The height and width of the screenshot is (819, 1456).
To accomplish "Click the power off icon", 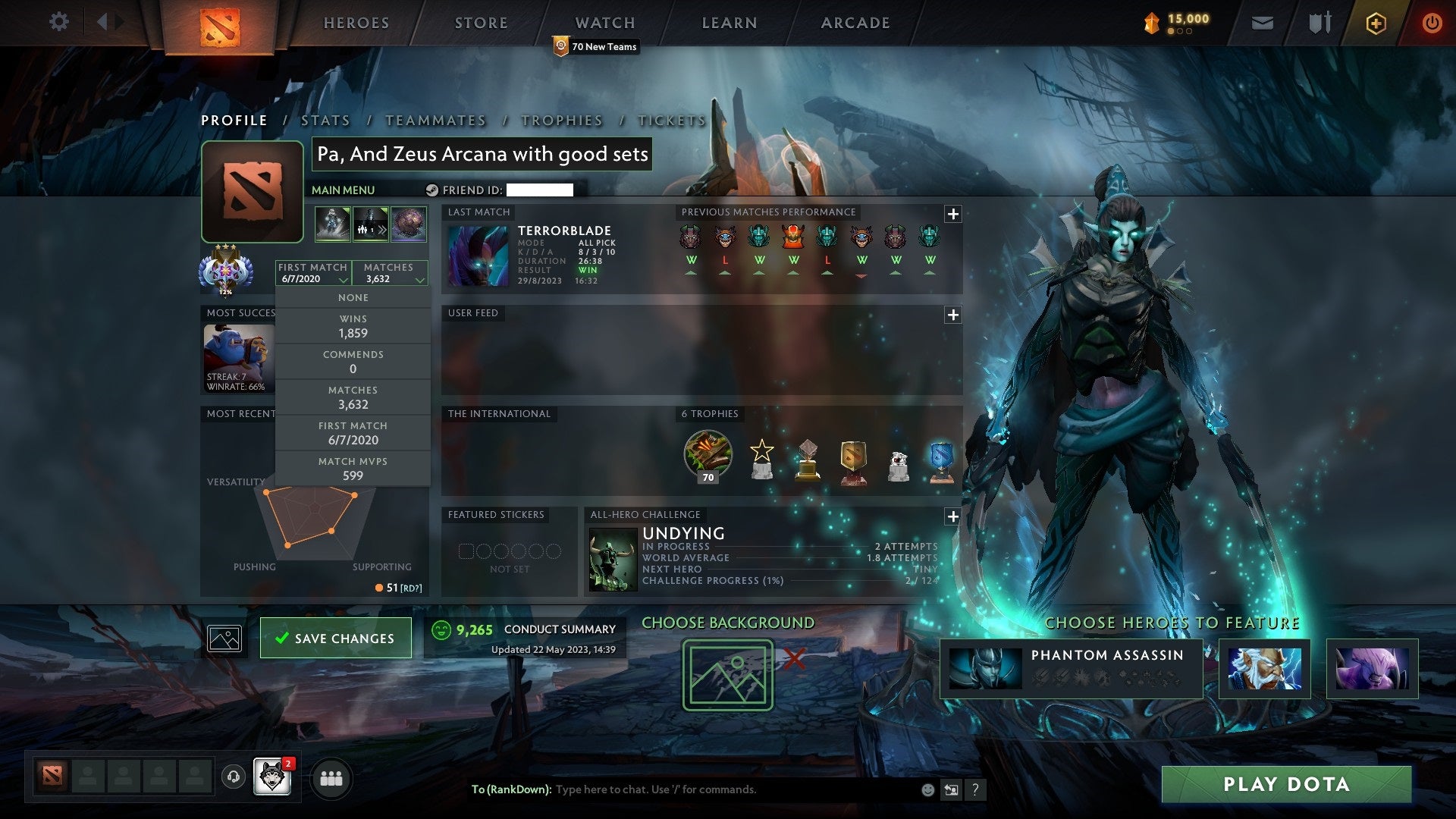I will (1432, 23).
